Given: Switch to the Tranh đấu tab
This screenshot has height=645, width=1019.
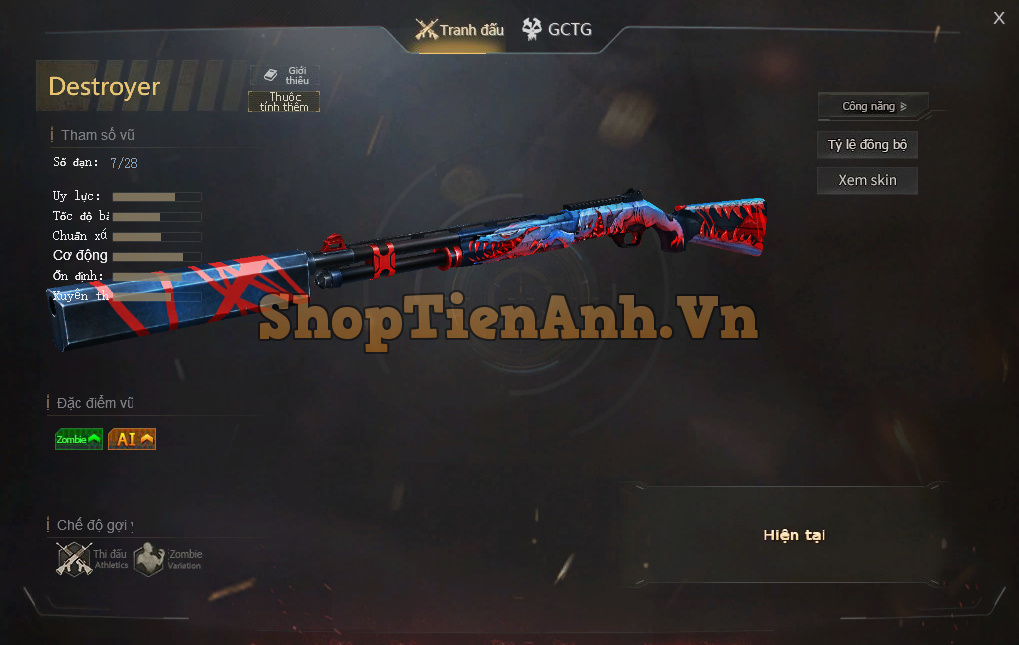Looking at the screenshot, I should [x=460, y=30].
